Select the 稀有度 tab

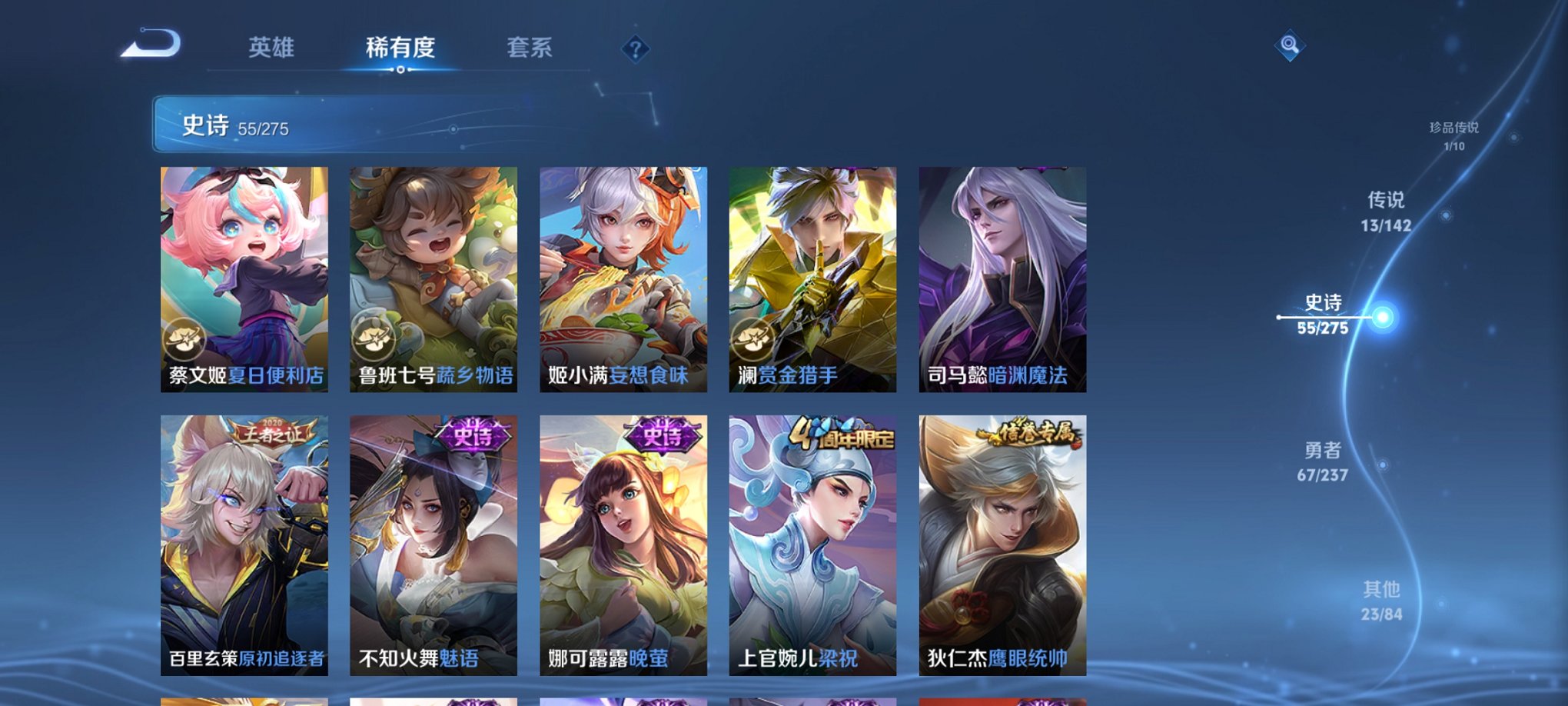tap(401, 48)
